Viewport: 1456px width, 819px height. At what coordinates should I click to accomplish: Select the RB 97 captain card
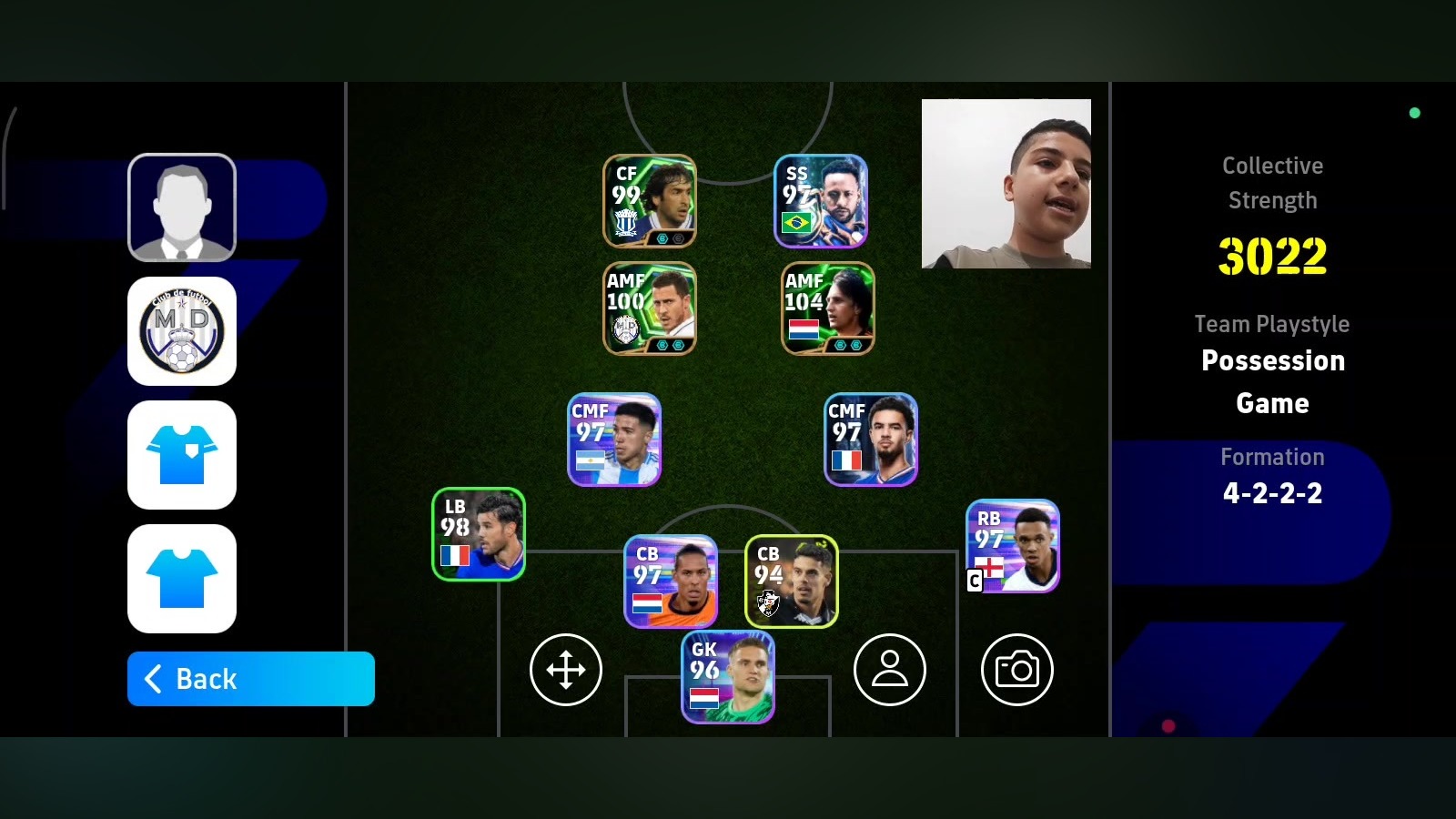click(x=1013, y=546)
